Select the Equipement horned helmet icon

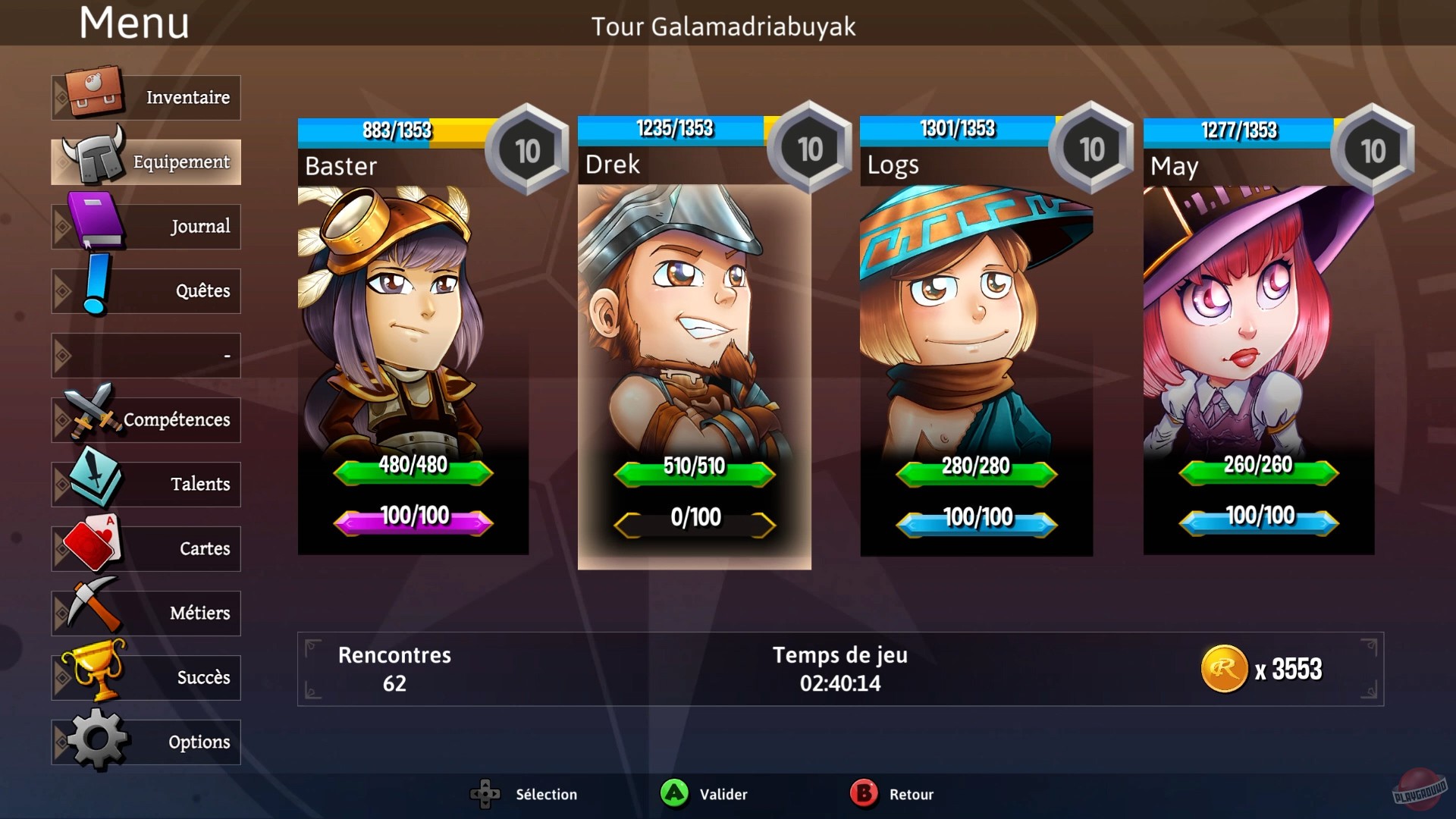pyautogui.click(x=93, y=155)
